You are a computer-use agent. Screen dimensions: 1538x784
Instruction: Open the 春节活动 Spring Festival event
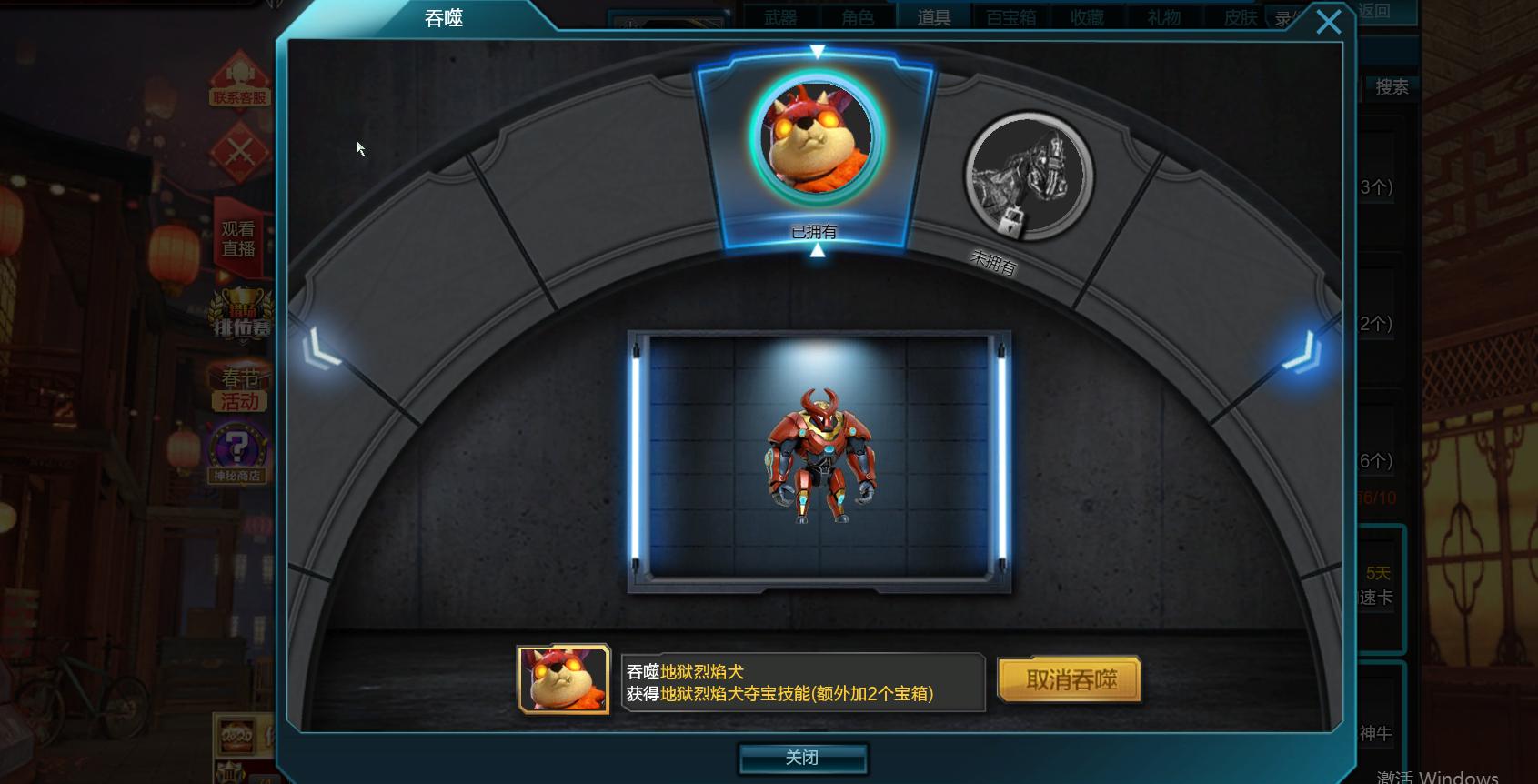pyautogui.click(x=238, y=387)
